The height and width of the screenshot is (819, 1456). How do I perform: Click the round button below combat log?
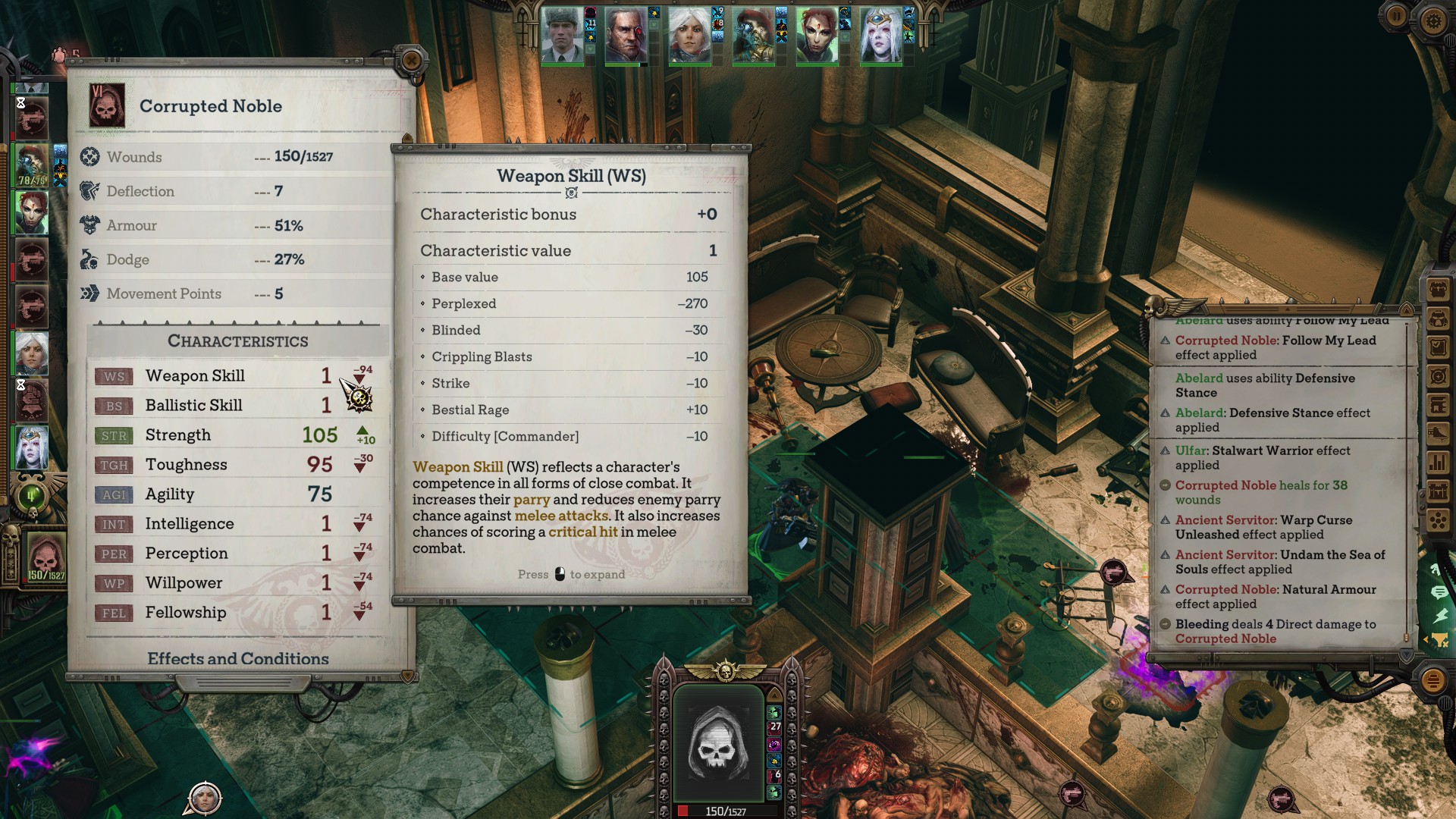[1432, 680]
